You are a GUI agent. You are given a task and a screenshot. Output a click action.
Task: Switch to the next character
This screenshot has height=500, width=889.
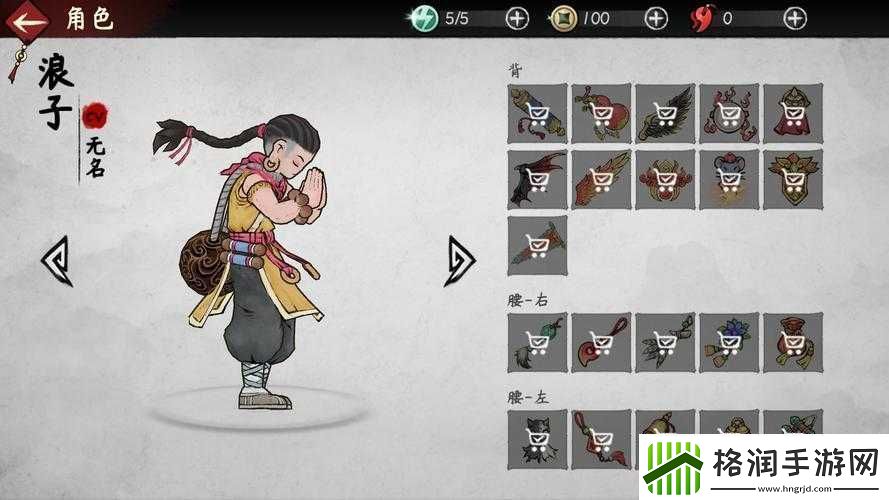(460, 260)
